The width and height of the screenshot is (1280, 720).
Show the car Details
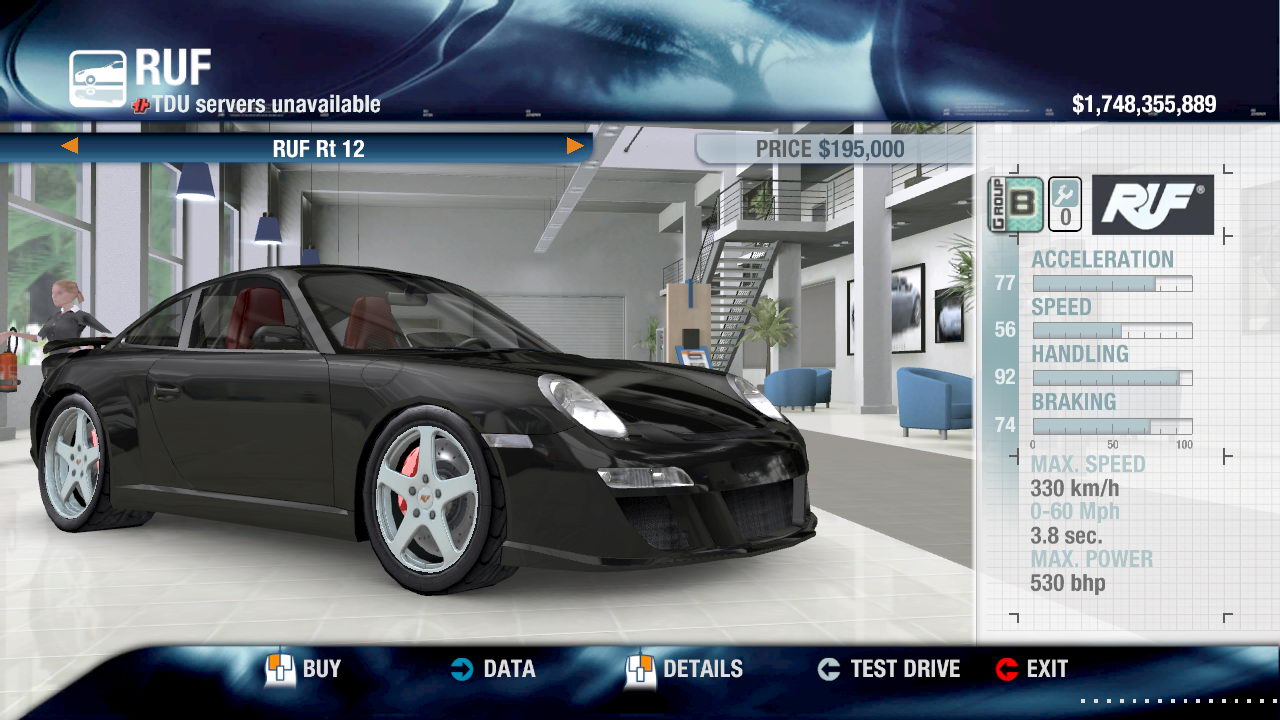685,669
